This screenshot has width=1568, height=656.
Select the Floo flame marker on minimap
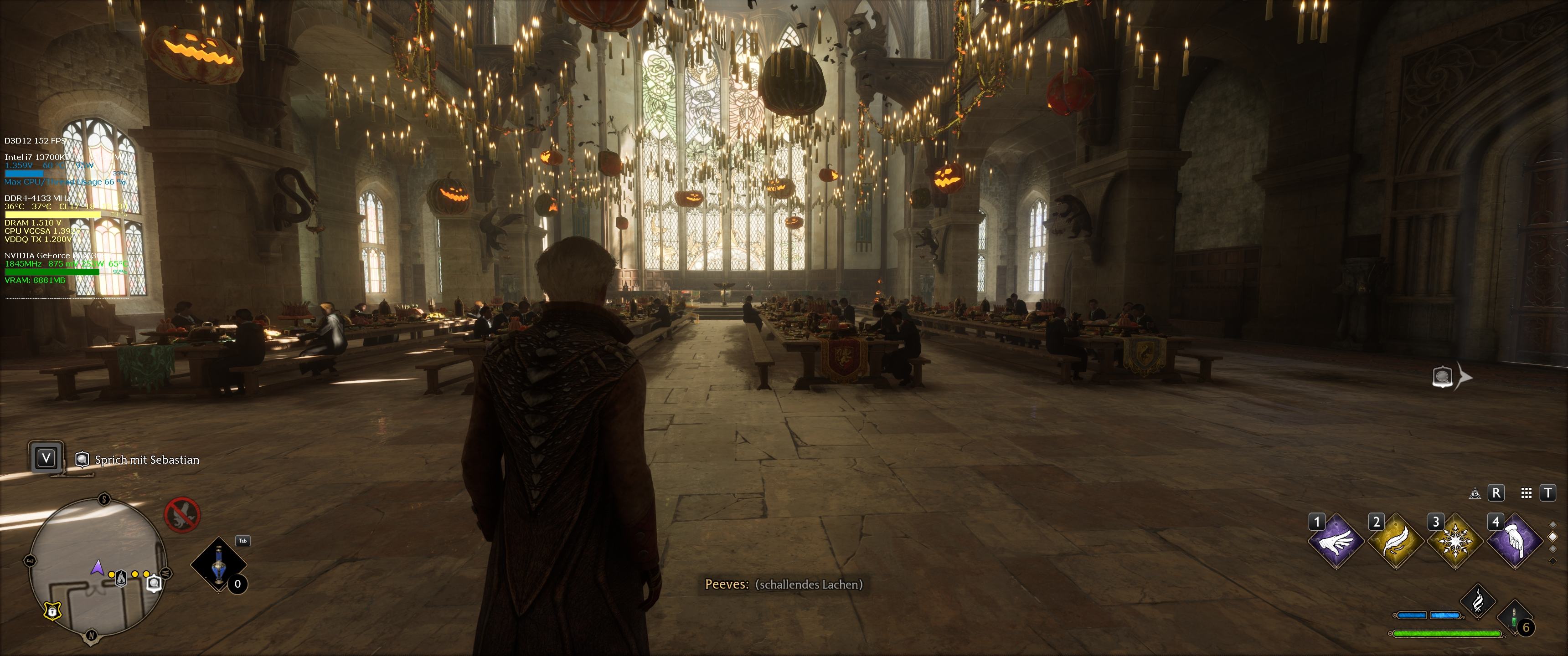pos(122,578)
